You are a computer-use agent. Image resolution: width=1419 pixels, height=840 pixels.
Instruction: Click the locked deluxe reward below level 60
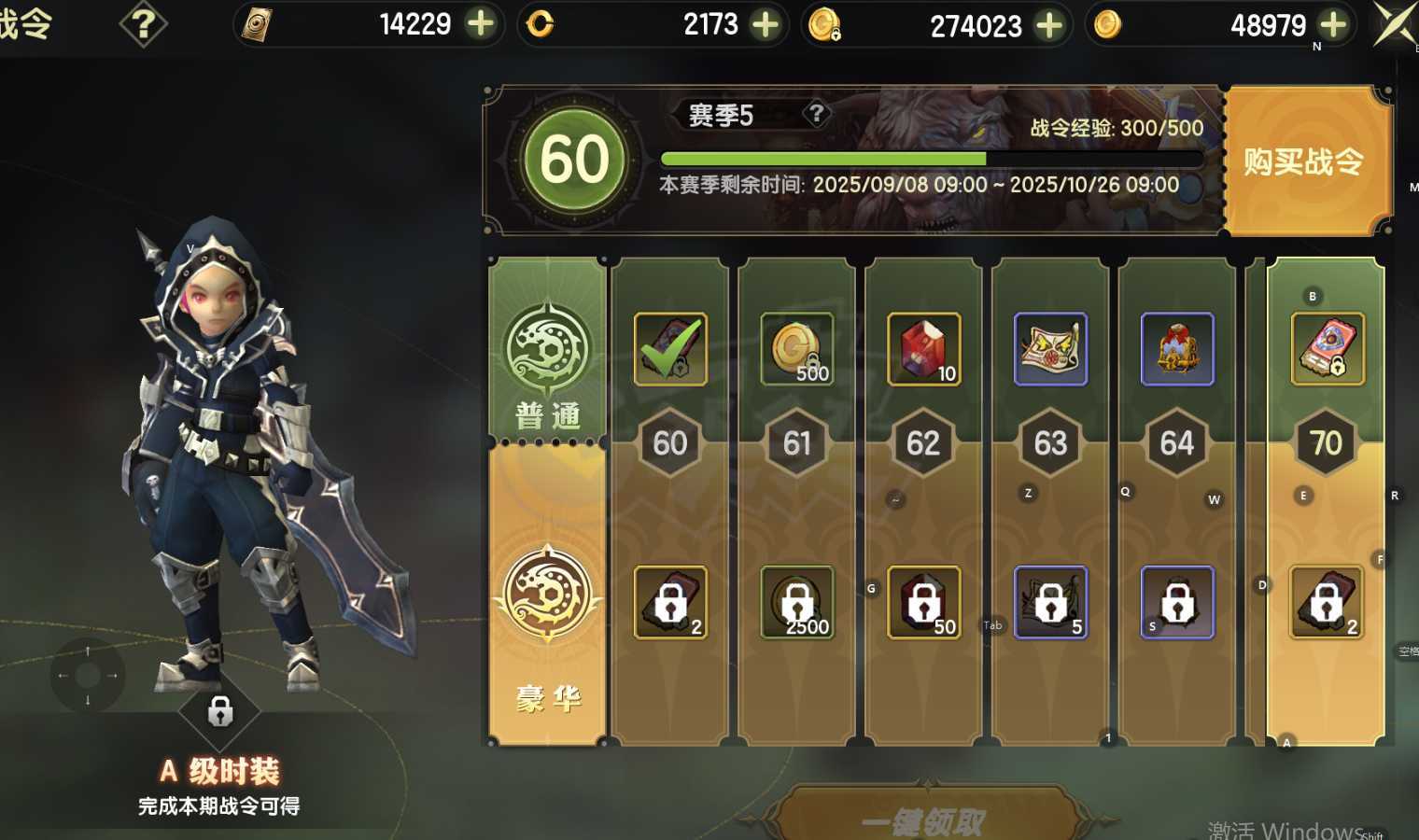tap(668, 603)
